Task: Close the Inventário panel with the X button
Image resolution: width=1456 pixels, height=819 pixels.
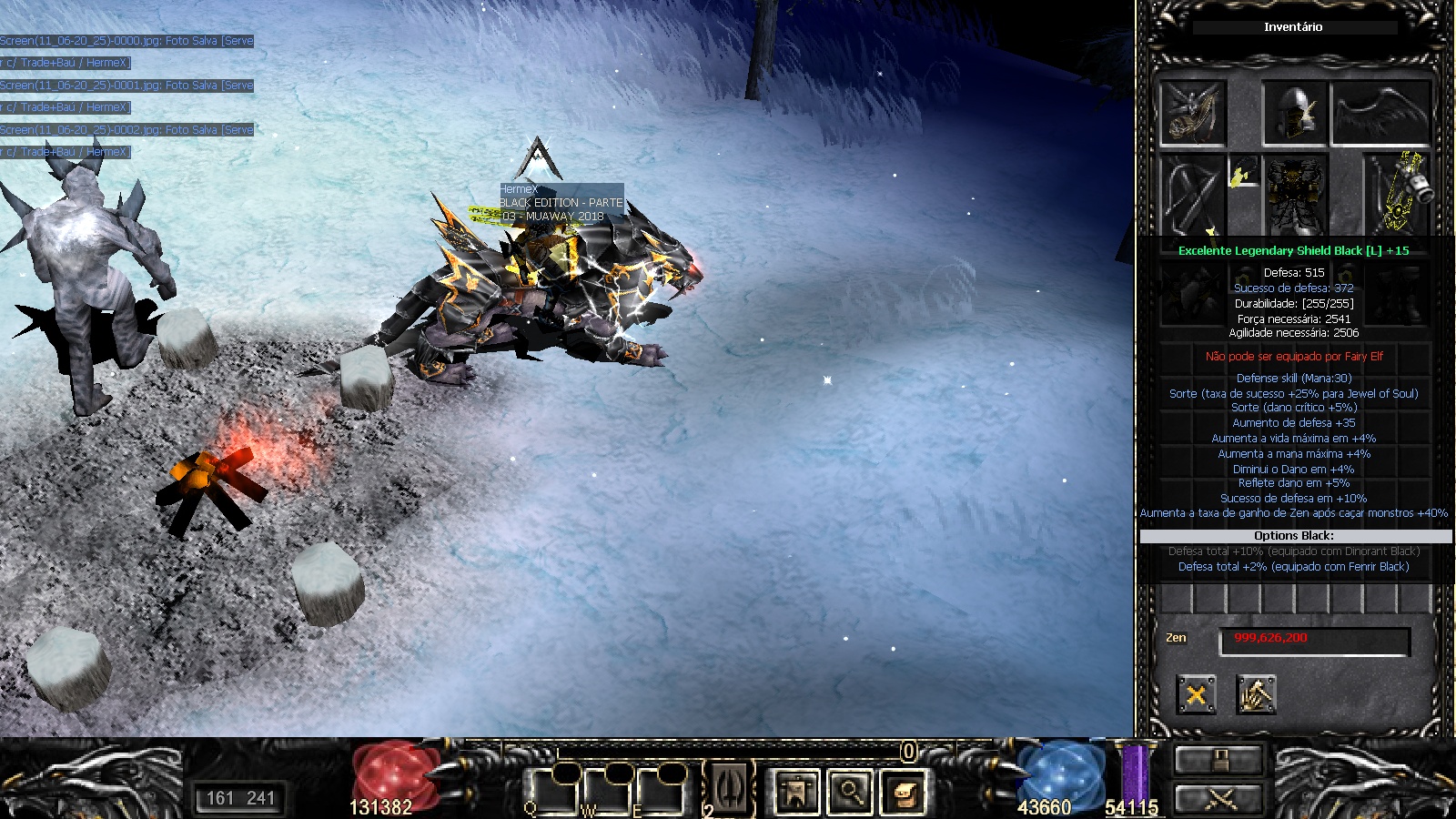Action: coord(1196,695)
